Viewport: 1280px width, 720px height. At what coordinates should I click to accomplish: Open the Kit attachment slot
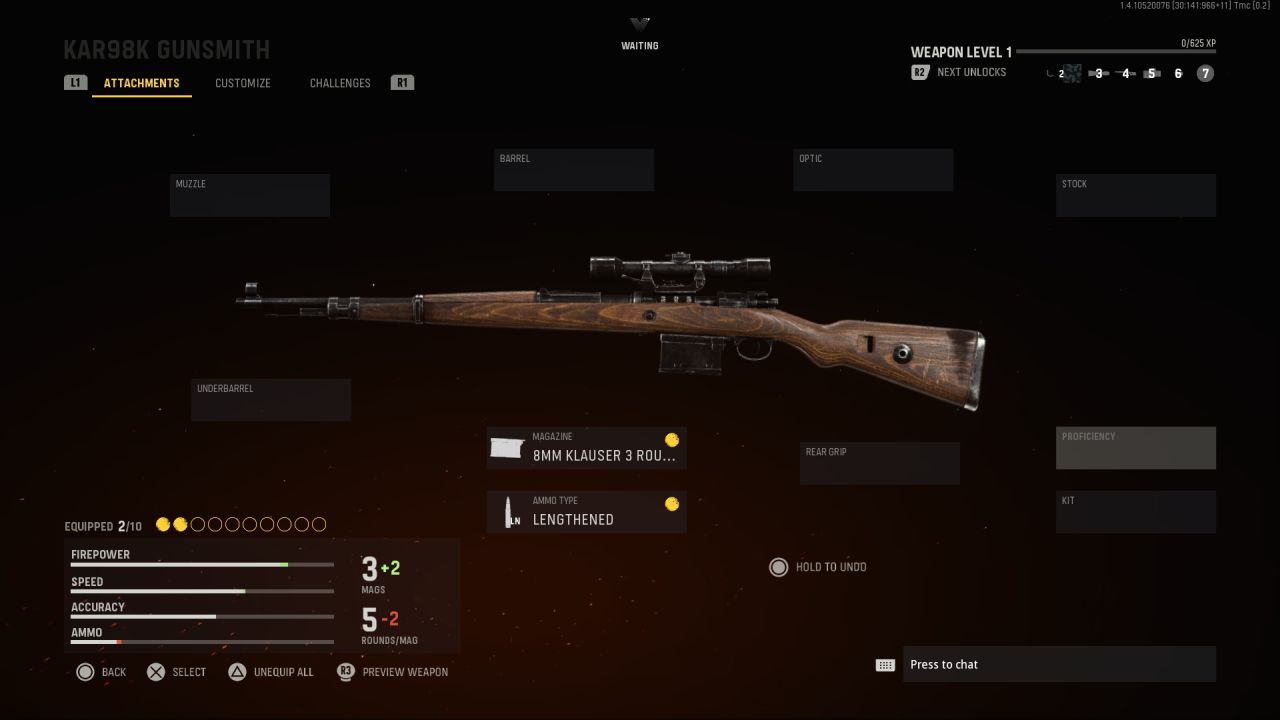[x=1135, y=511]
